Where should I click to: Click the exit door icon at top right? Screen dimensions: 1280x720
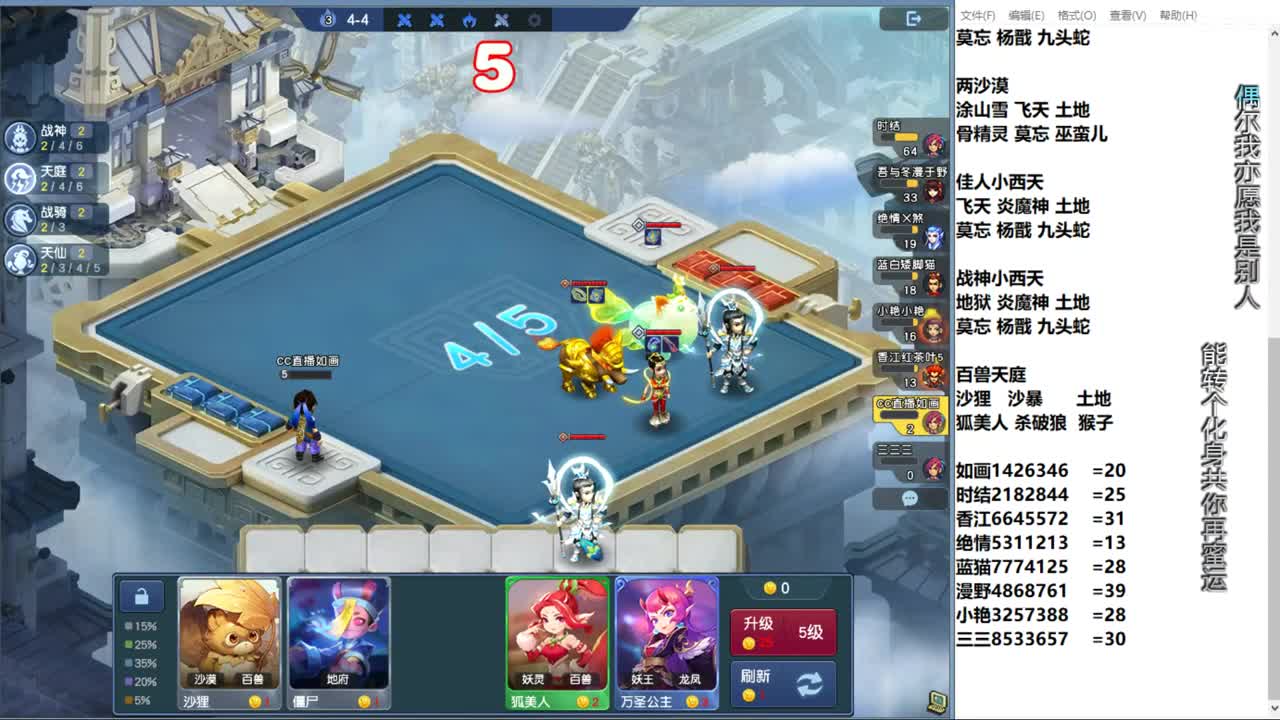click(x=914, y=18)
